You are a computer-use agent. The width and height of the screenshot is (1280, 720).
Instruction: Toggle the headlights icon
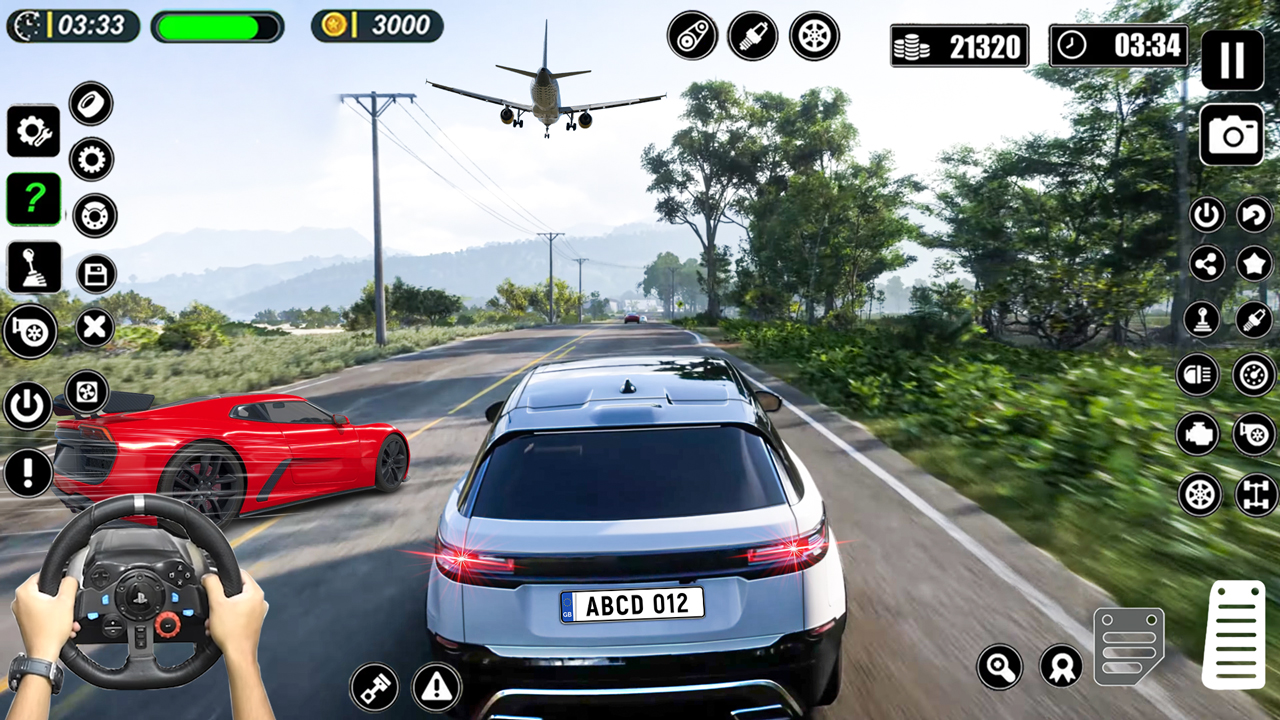click(x=1198, y=375)
